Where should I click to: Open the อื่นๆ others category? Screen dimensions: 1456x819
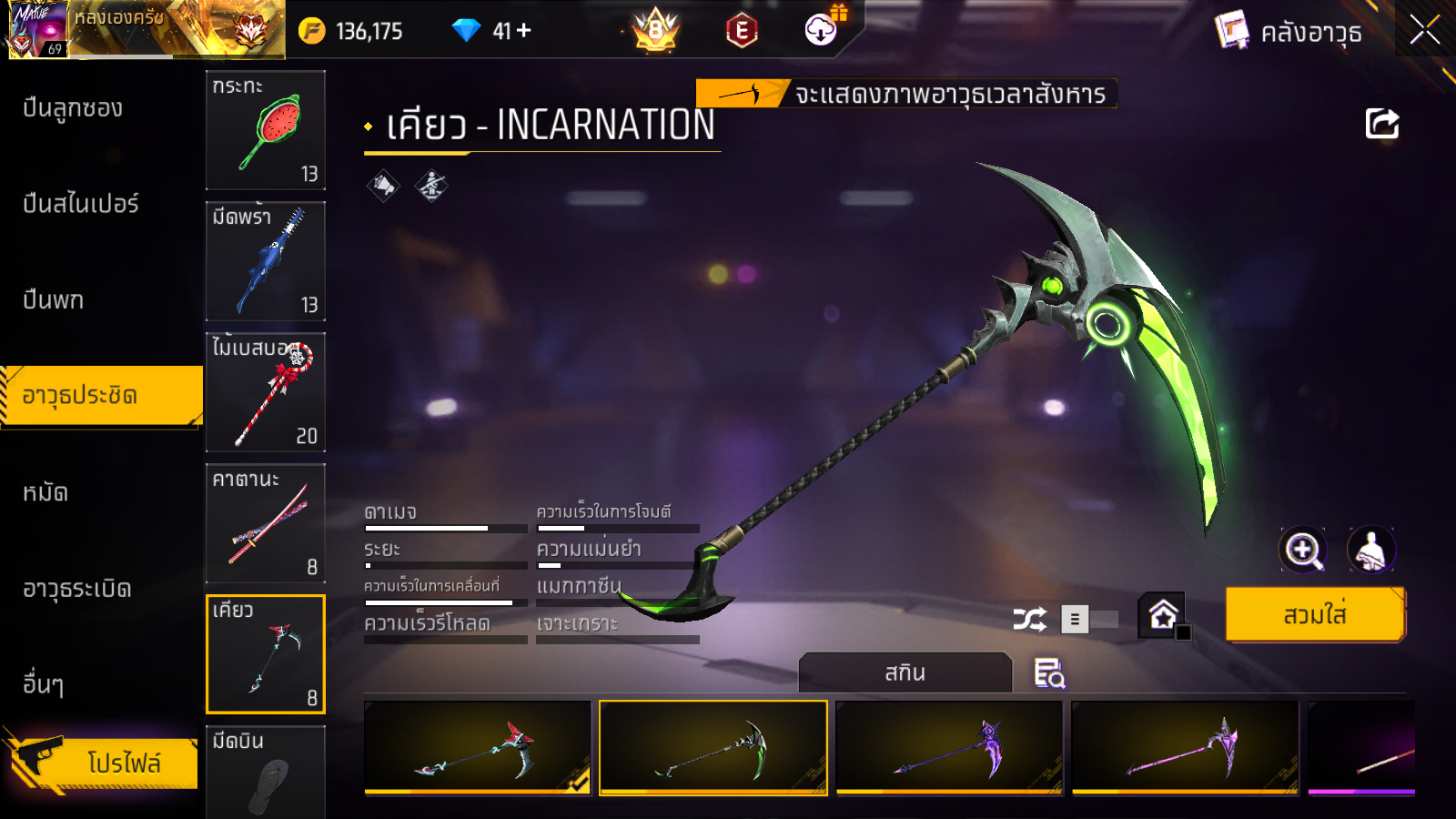click(44, 684)
